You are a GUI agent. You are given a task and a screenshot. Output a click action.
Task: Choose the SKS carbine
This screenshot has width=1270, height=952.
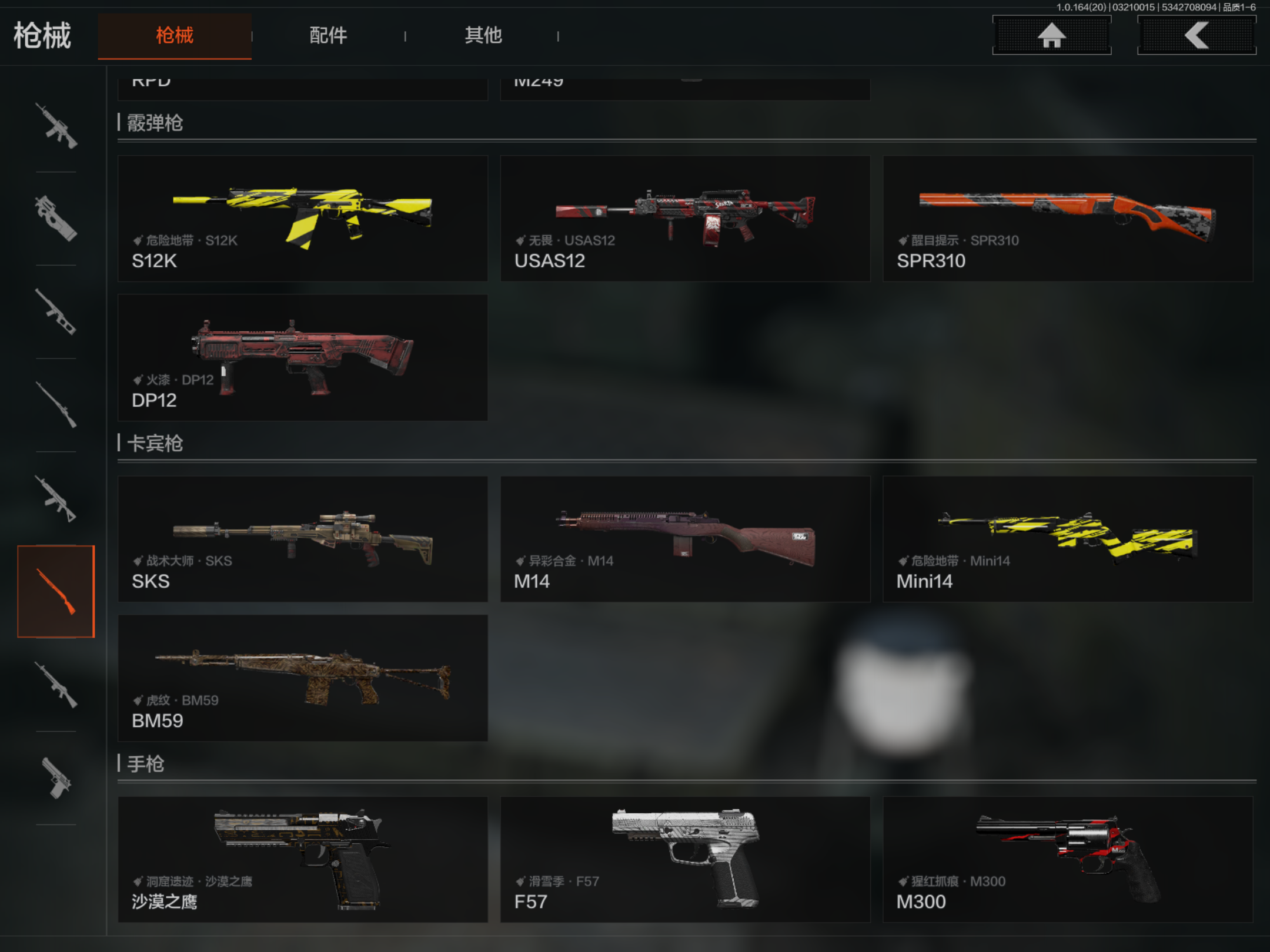tap(302, 539)
